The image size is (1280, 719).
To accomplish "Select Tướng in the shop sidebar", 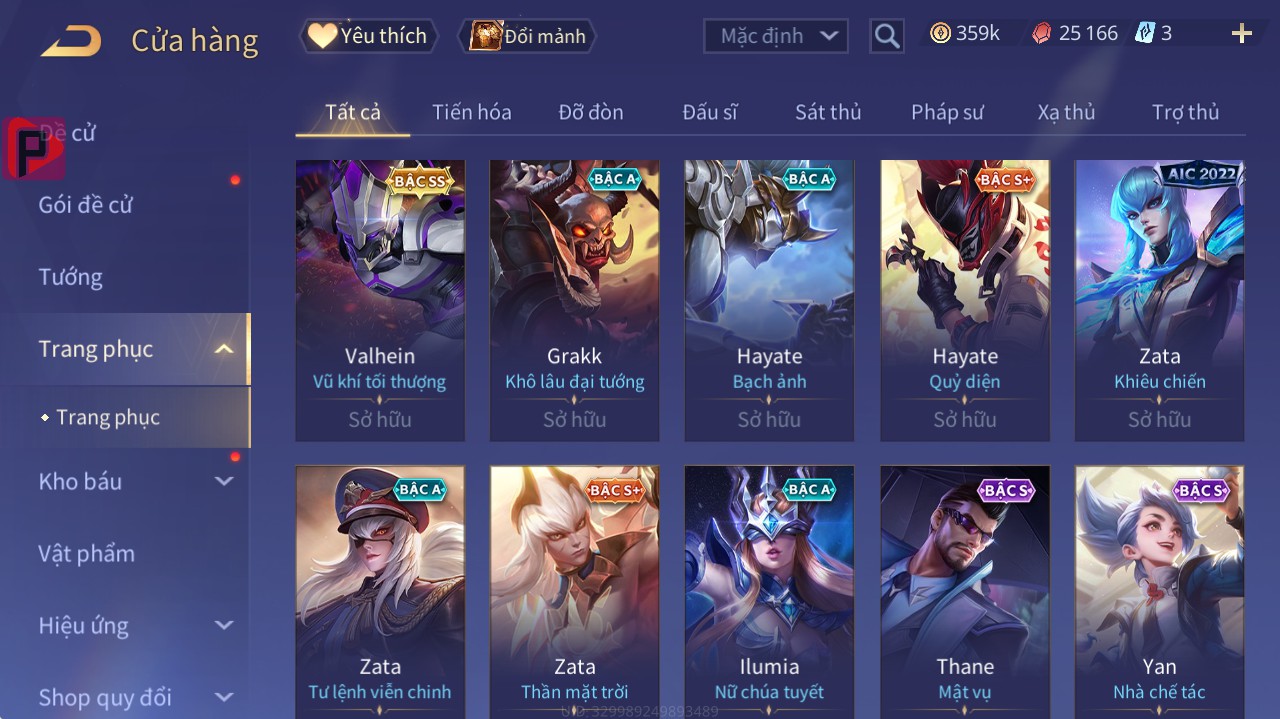I will (x=71, y=277).
